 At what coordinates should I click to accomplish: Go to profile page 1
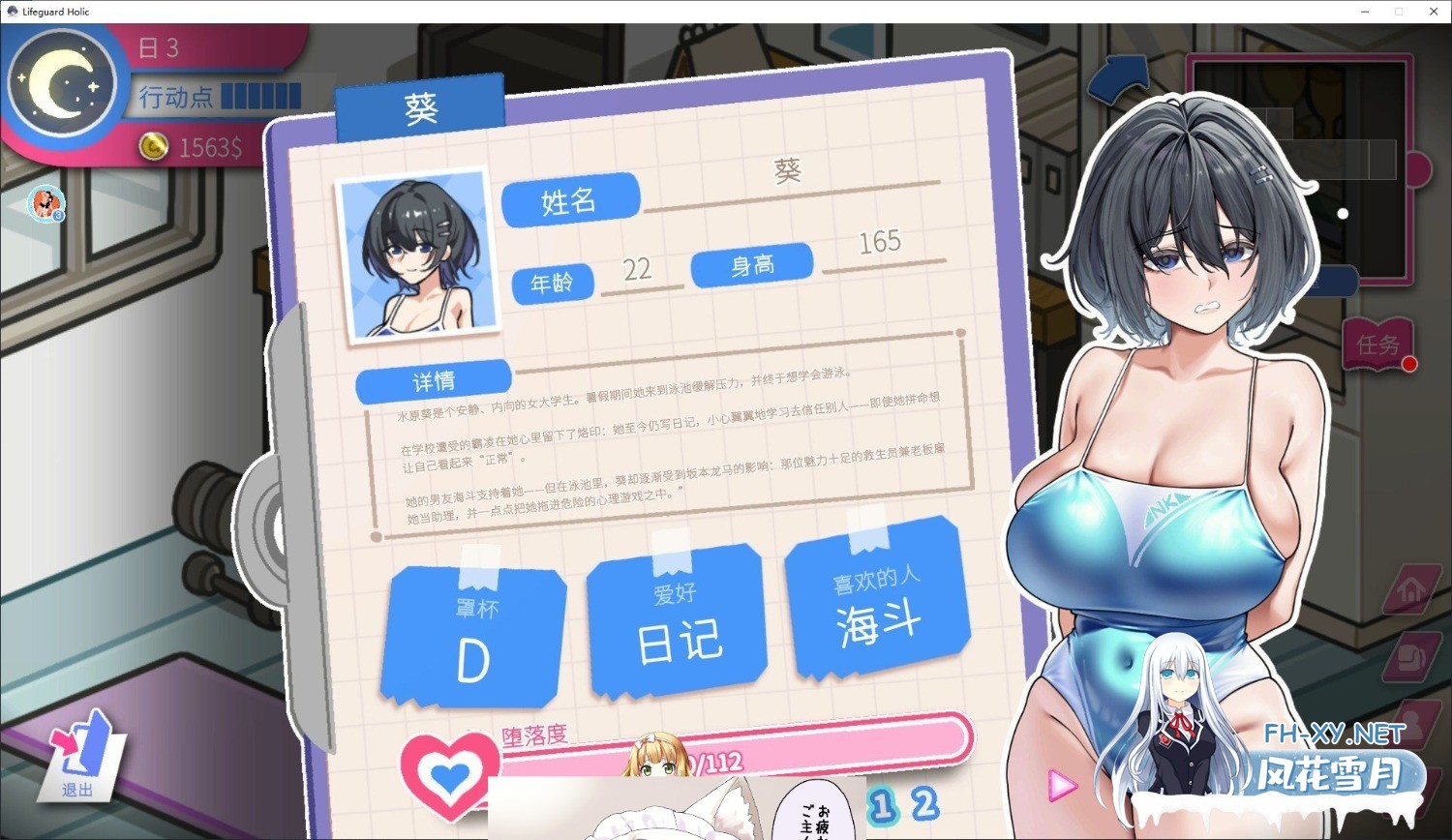coord(881,805)
